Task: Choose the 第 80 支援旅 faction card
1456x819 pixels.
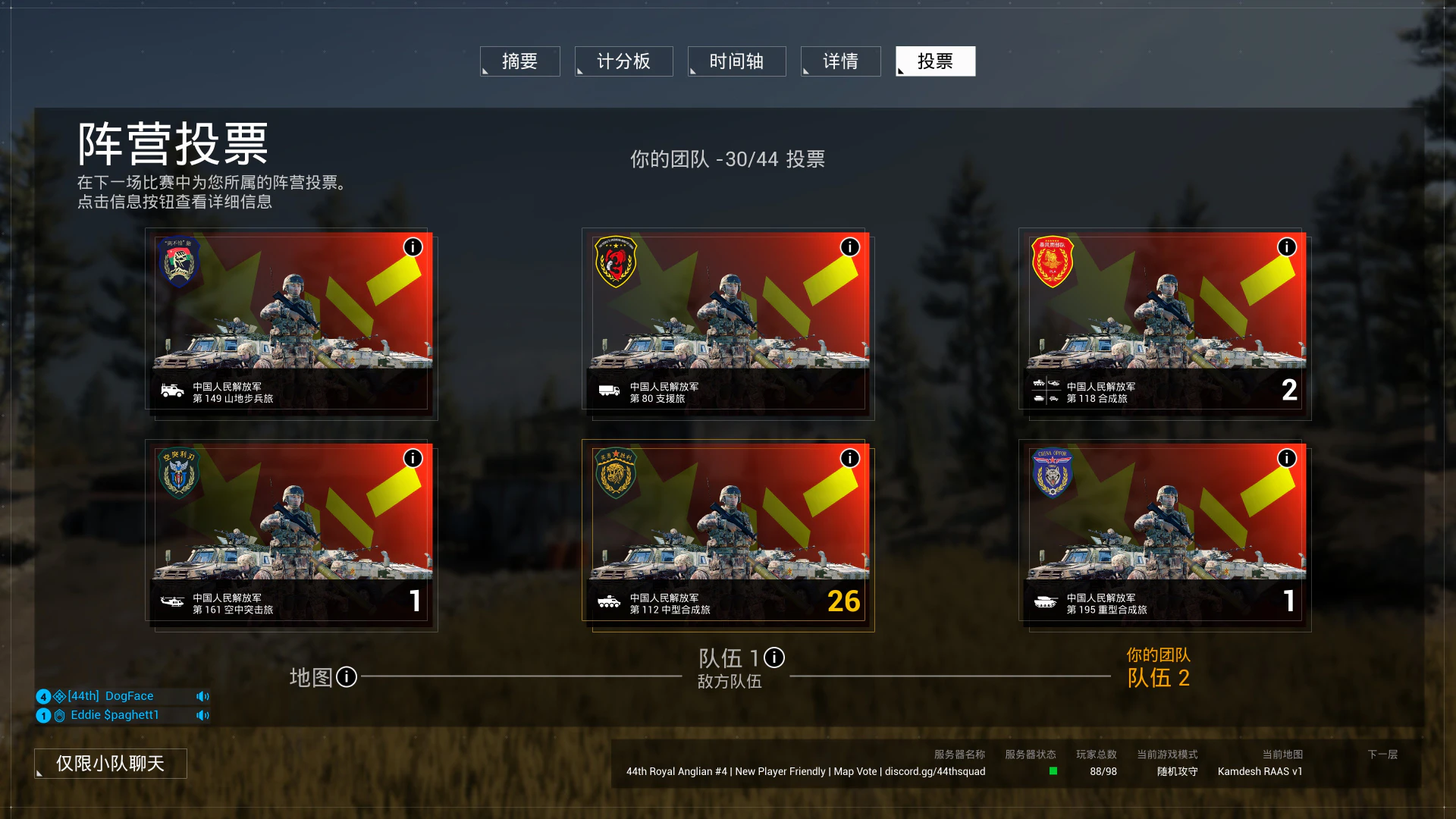Action: click(x=728, y=322)
